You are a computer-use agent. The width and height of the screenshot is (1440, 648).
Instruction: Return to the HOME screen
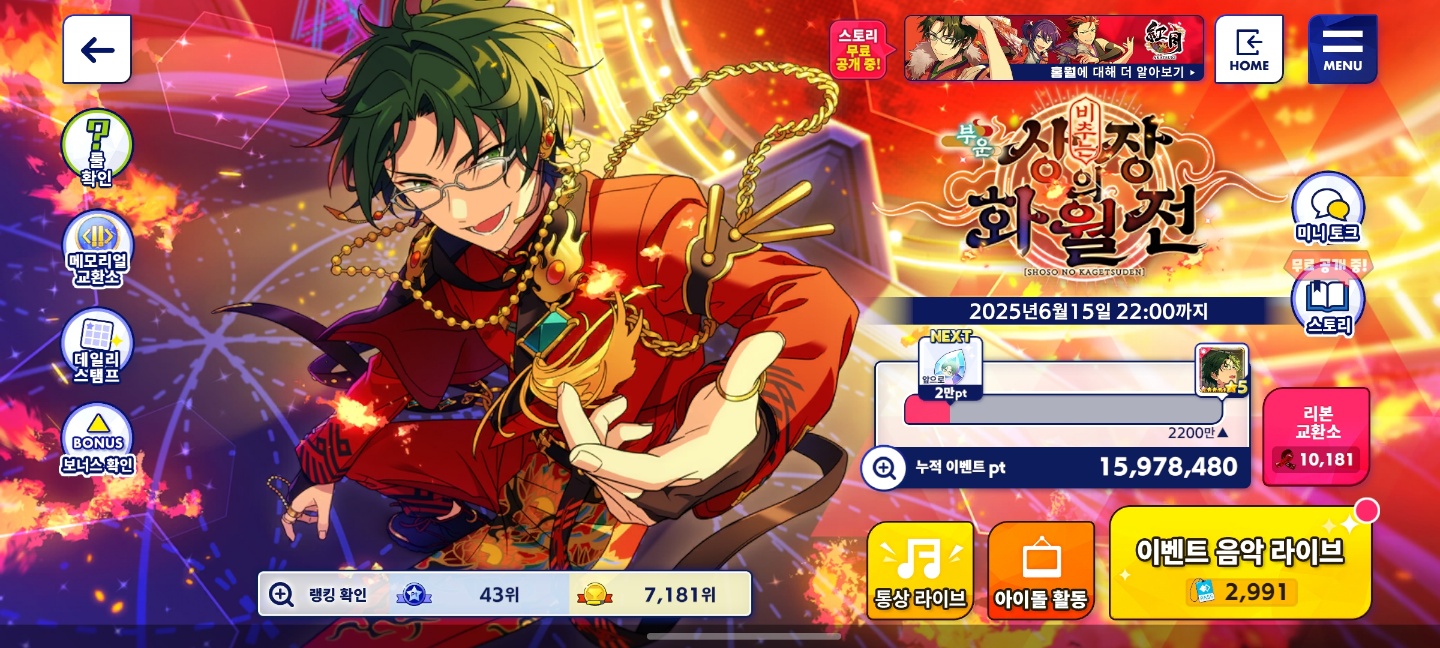click(1249, 49)
